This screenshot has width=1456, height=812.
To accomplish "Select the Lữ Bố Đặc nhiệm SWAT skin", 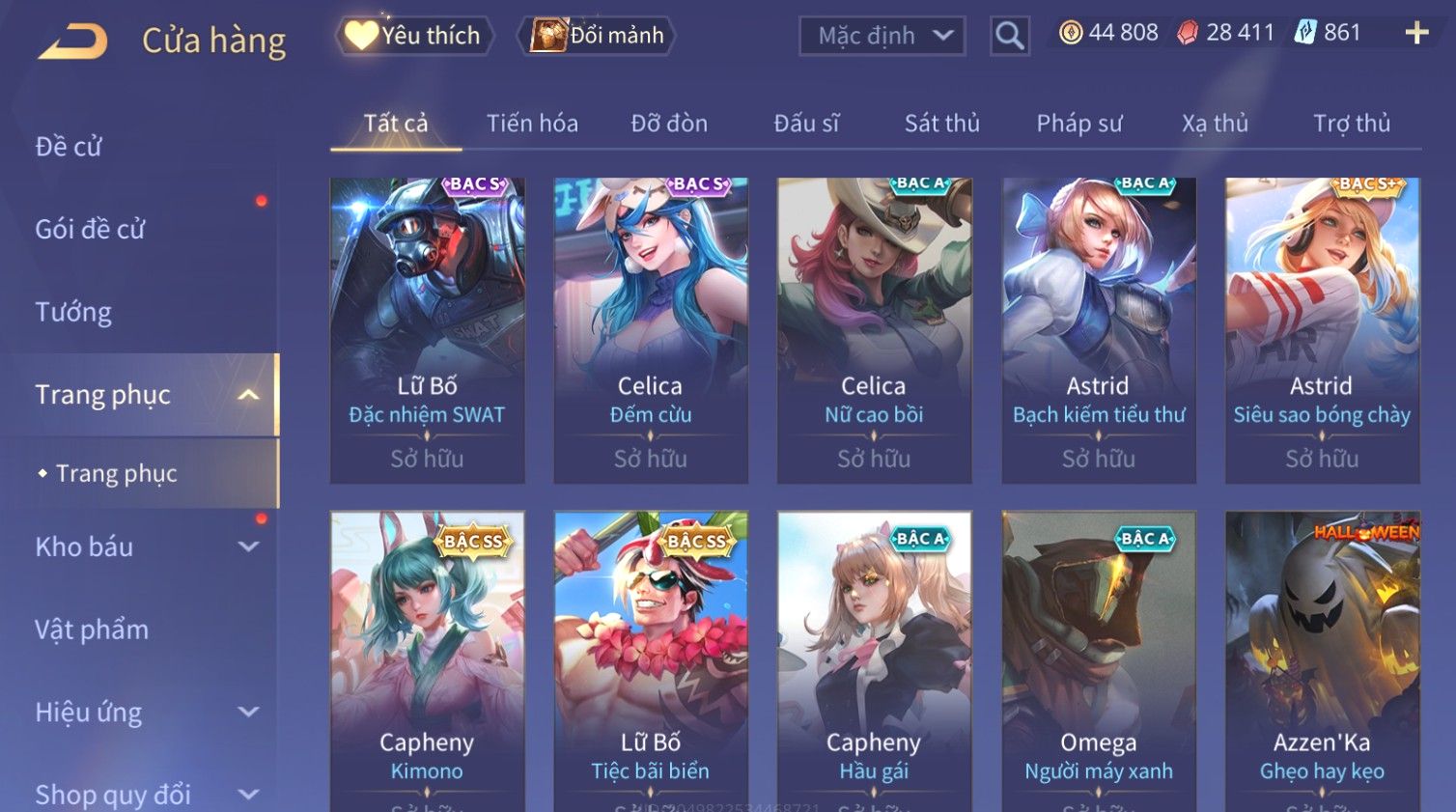I will tap(427, 328).
